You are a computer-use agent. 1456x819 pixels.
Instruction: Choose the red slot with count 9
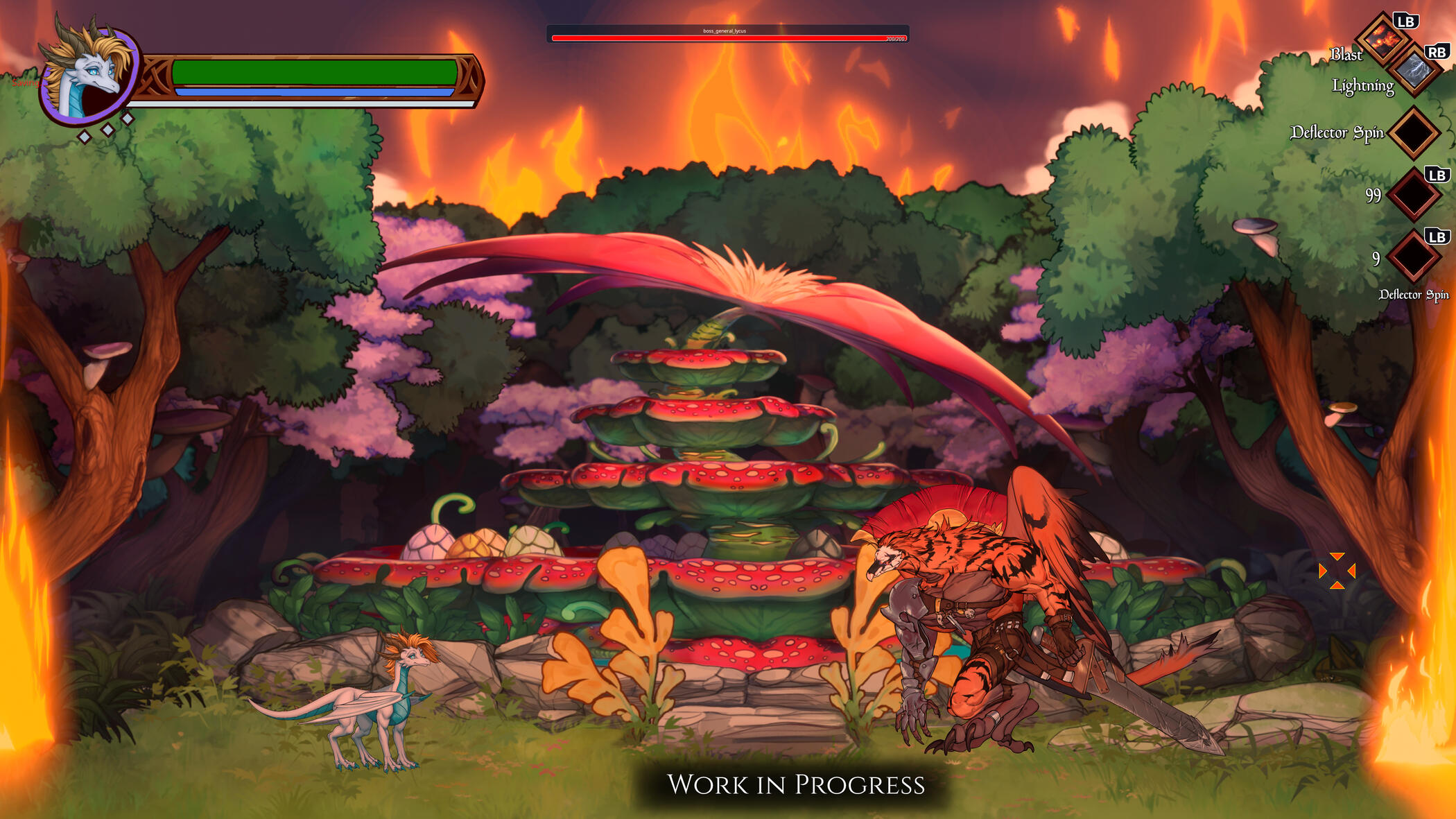click(x=1413, y=257)
